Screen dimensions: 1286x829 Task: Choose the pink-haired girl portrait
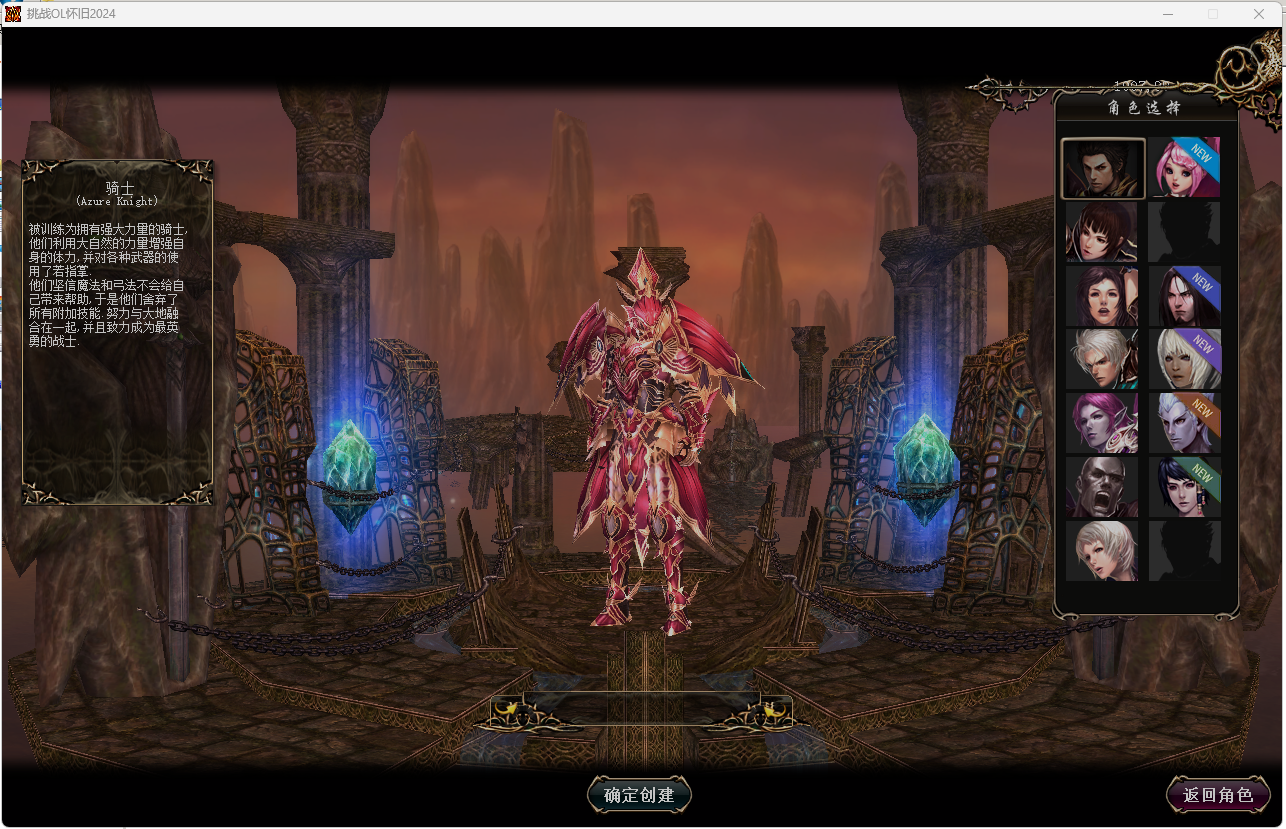click(1185, 168)
